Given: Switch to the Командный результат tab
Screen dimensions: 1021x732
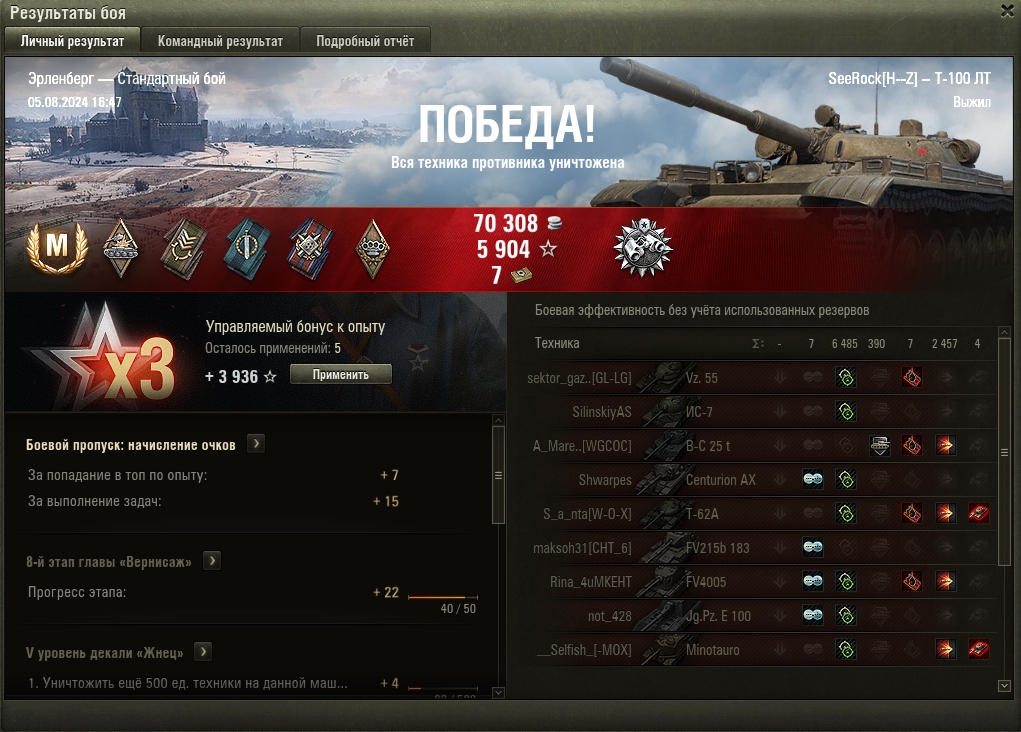Looking at the screenshot, I should pos(220,41).
